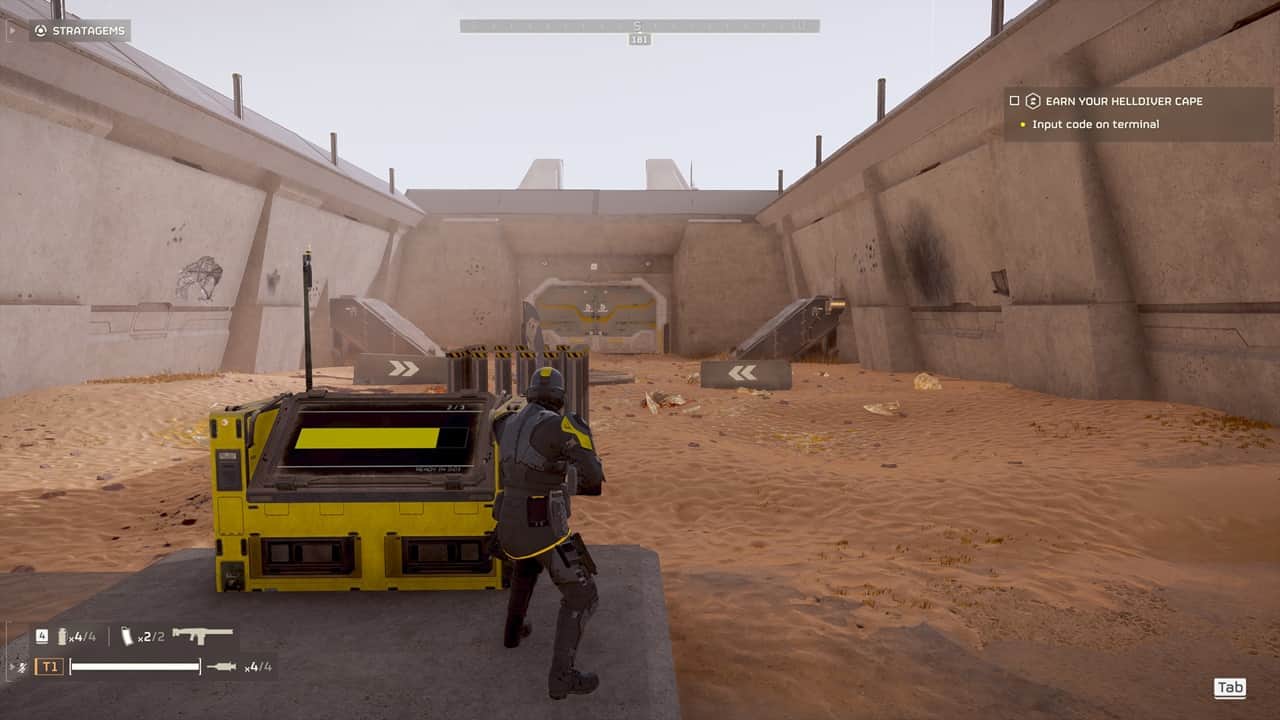Expand the chevron left of the stim counter
Screen dimensions: 1280x720
click(10, 665)
